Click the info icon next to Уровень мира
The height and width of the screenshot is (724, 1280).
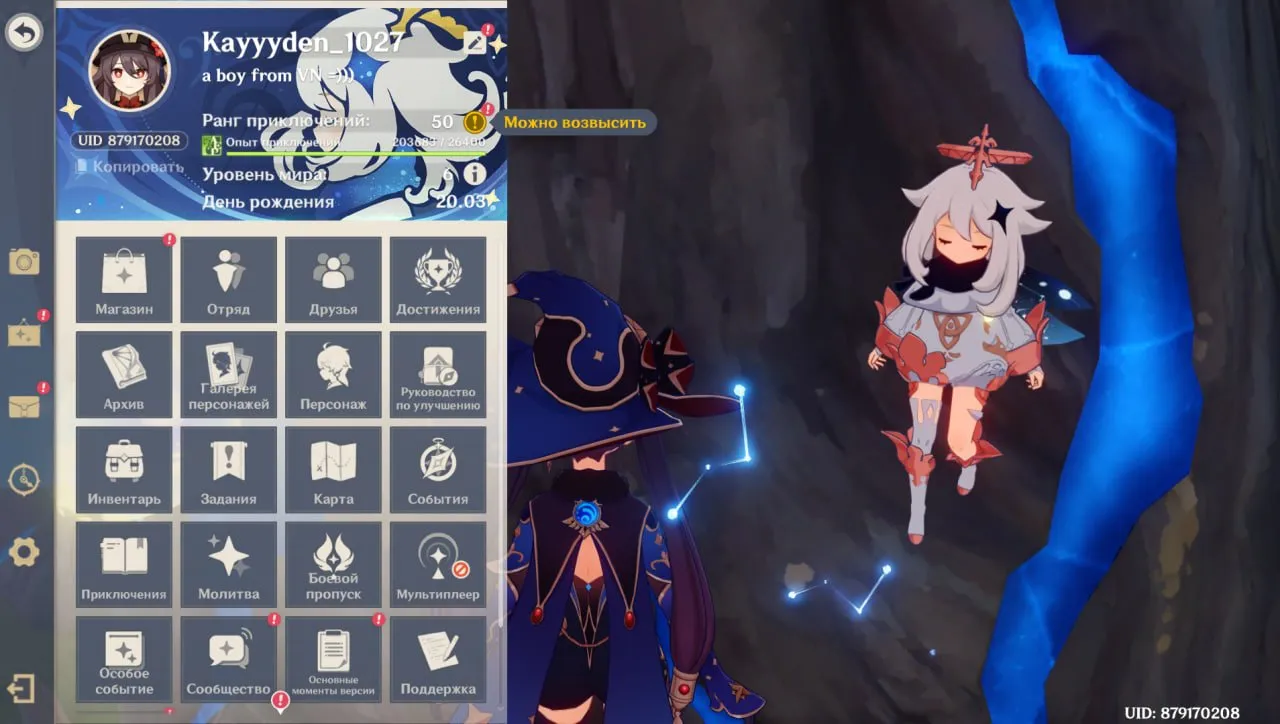pos(477,173)
